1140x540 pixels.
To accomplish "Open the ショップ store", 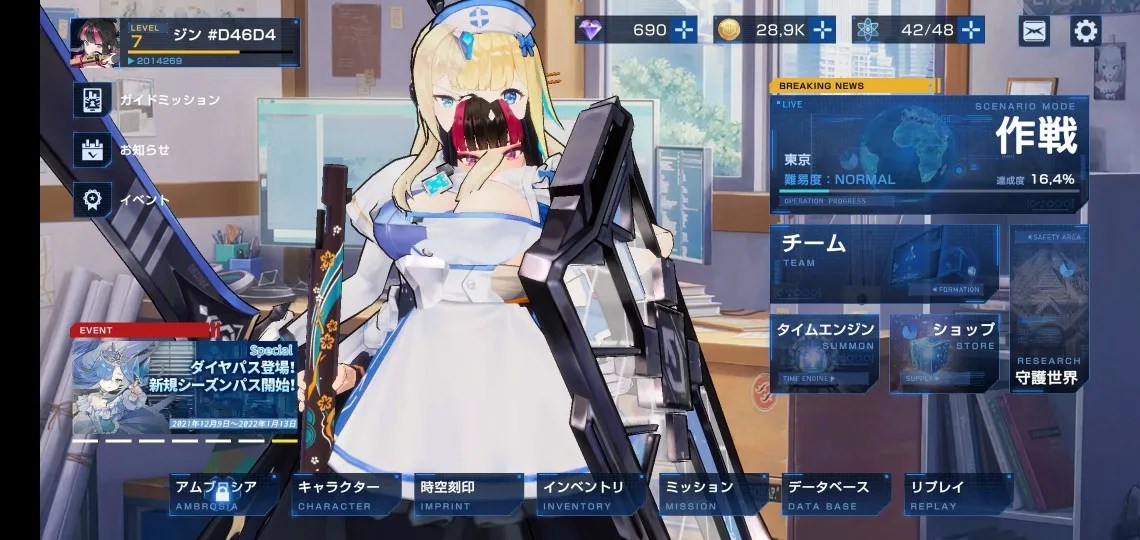I will [945, 352].
